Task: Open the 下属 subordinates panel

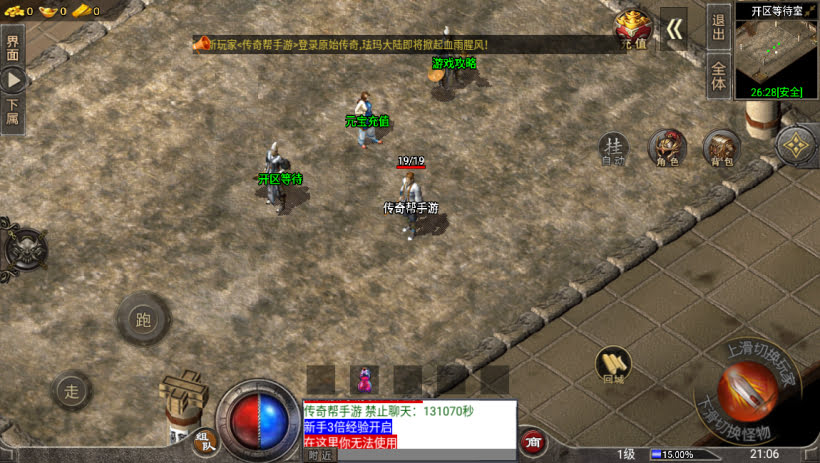Action: click(x=13, y=113)
